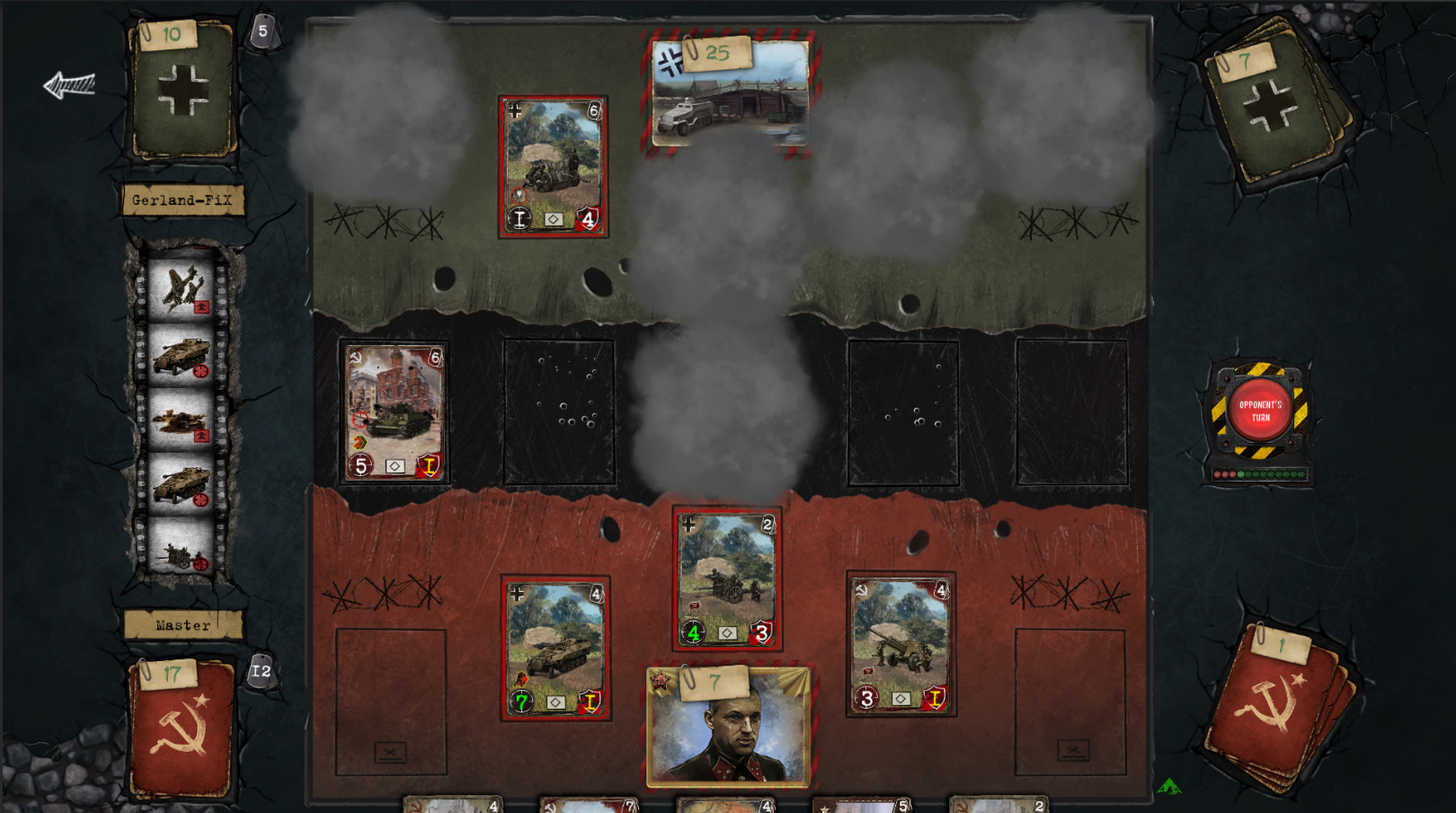Select the halftrack icon with red target marker

click(182, 354)
